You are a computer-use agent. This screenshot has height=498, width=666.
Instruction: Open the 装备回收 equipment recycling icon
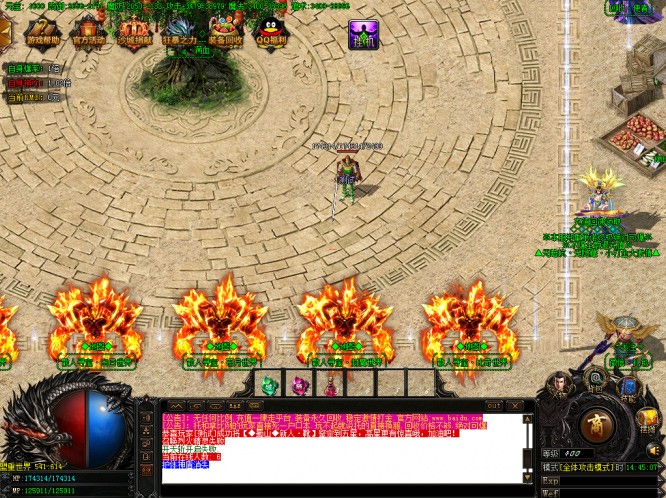pos(225,30)
